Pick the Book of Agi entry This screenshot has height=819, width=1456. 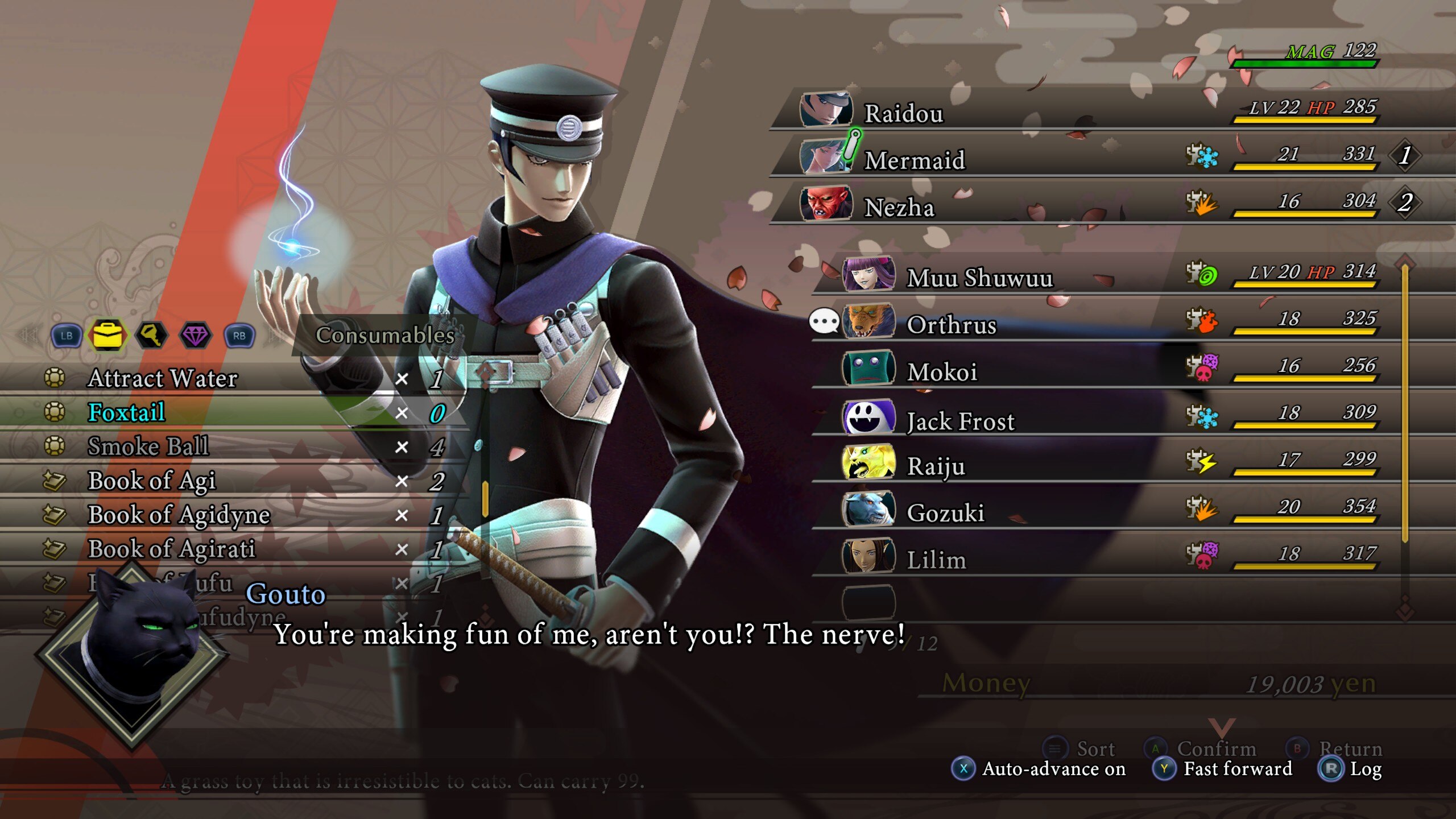pos(151,481)
